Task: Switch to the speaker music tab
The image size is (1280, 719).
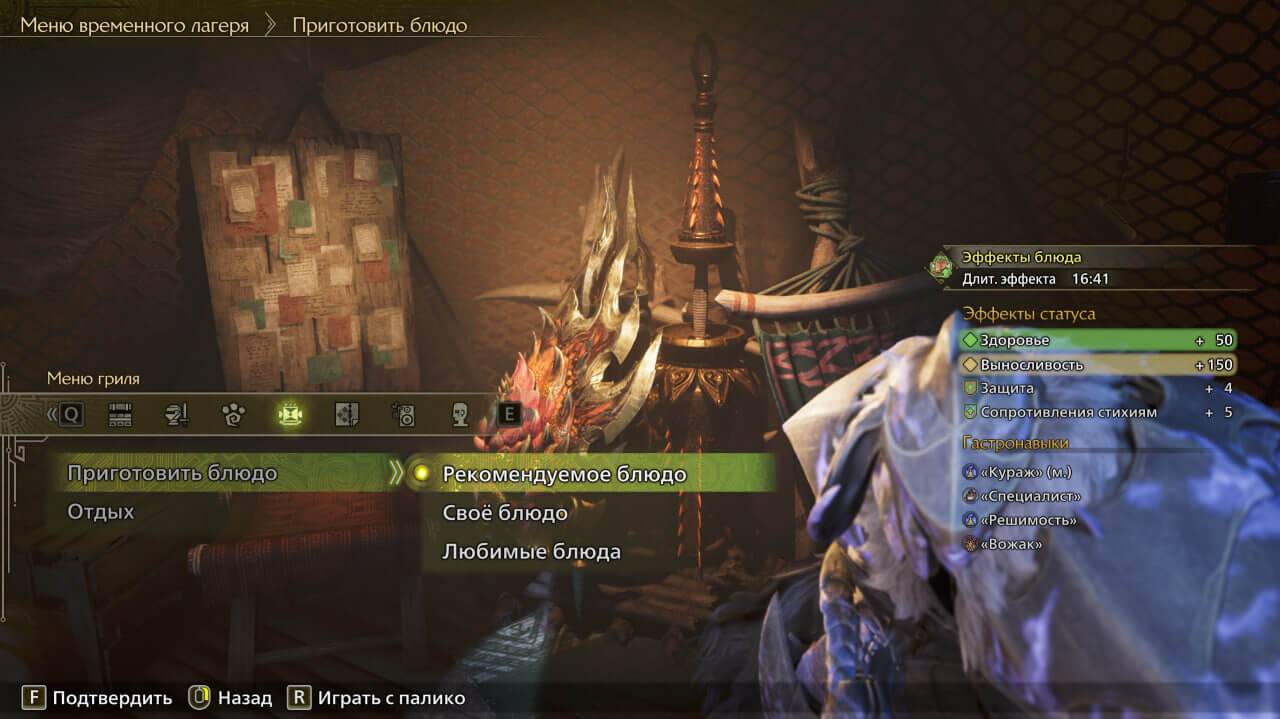Action: click(x=403, y=415)
